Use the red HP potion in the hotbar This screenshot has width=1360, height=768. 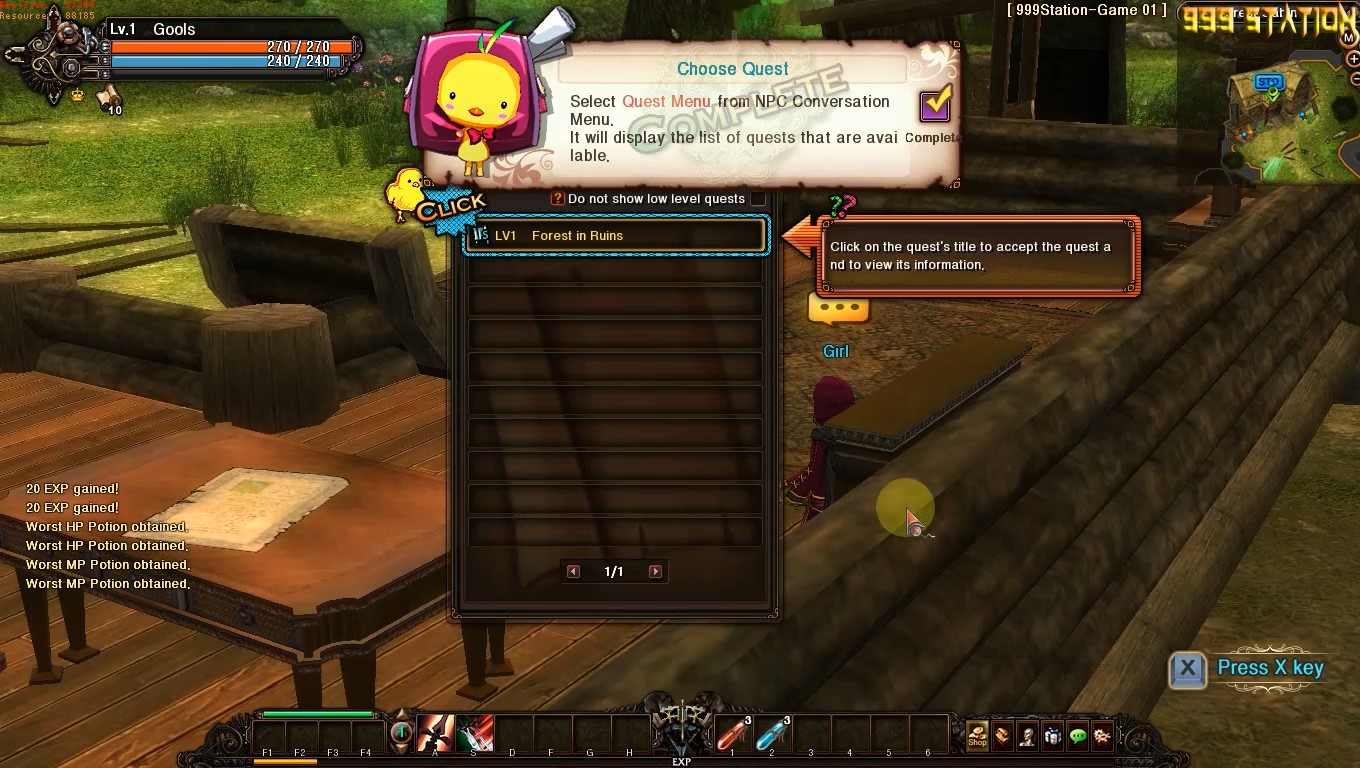(732, 735)
